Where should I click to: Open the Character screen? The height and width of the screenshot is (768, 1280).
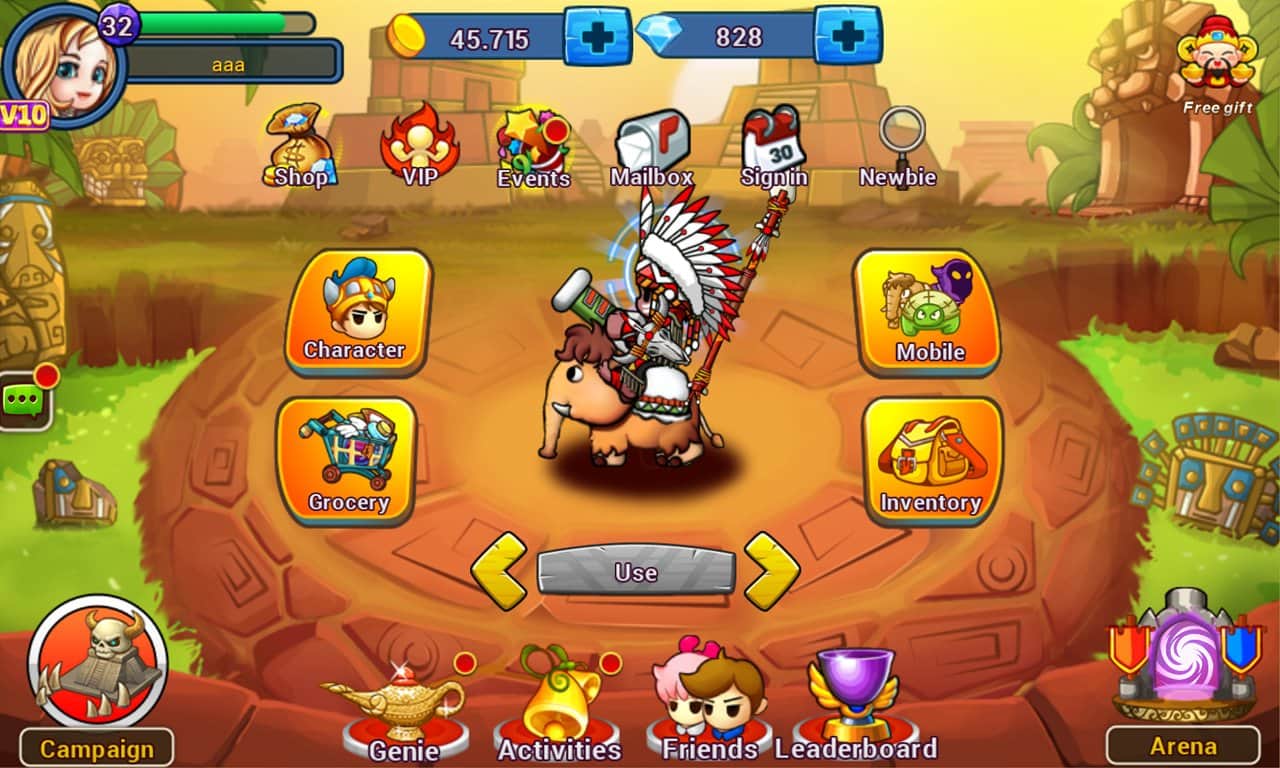click(x=355, y=315)
